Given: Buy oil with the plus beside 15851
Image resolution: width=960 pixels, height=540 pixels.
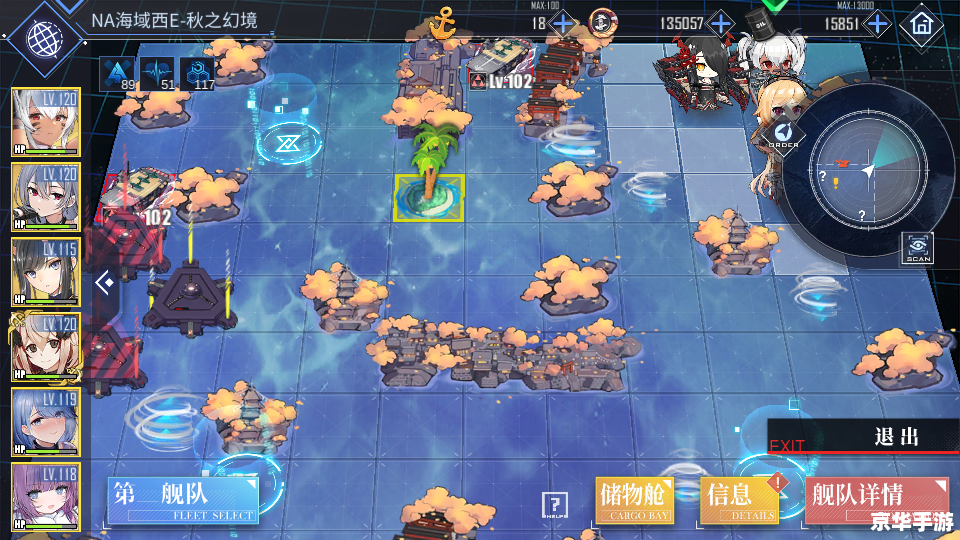Looking at the screenshot, I should click(x=877, y=23).
